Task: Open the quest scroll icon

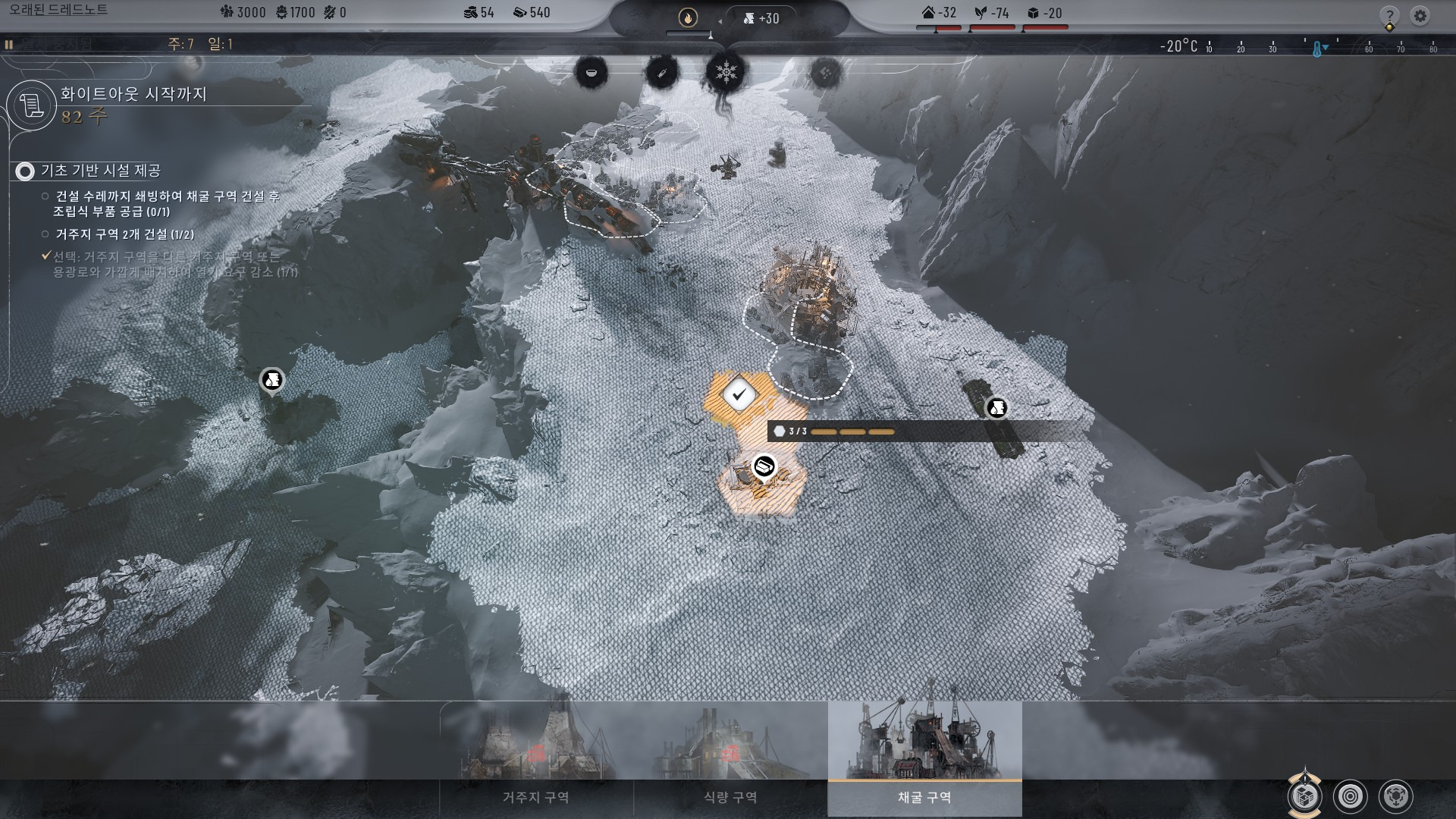Action: tap(32, 105)
